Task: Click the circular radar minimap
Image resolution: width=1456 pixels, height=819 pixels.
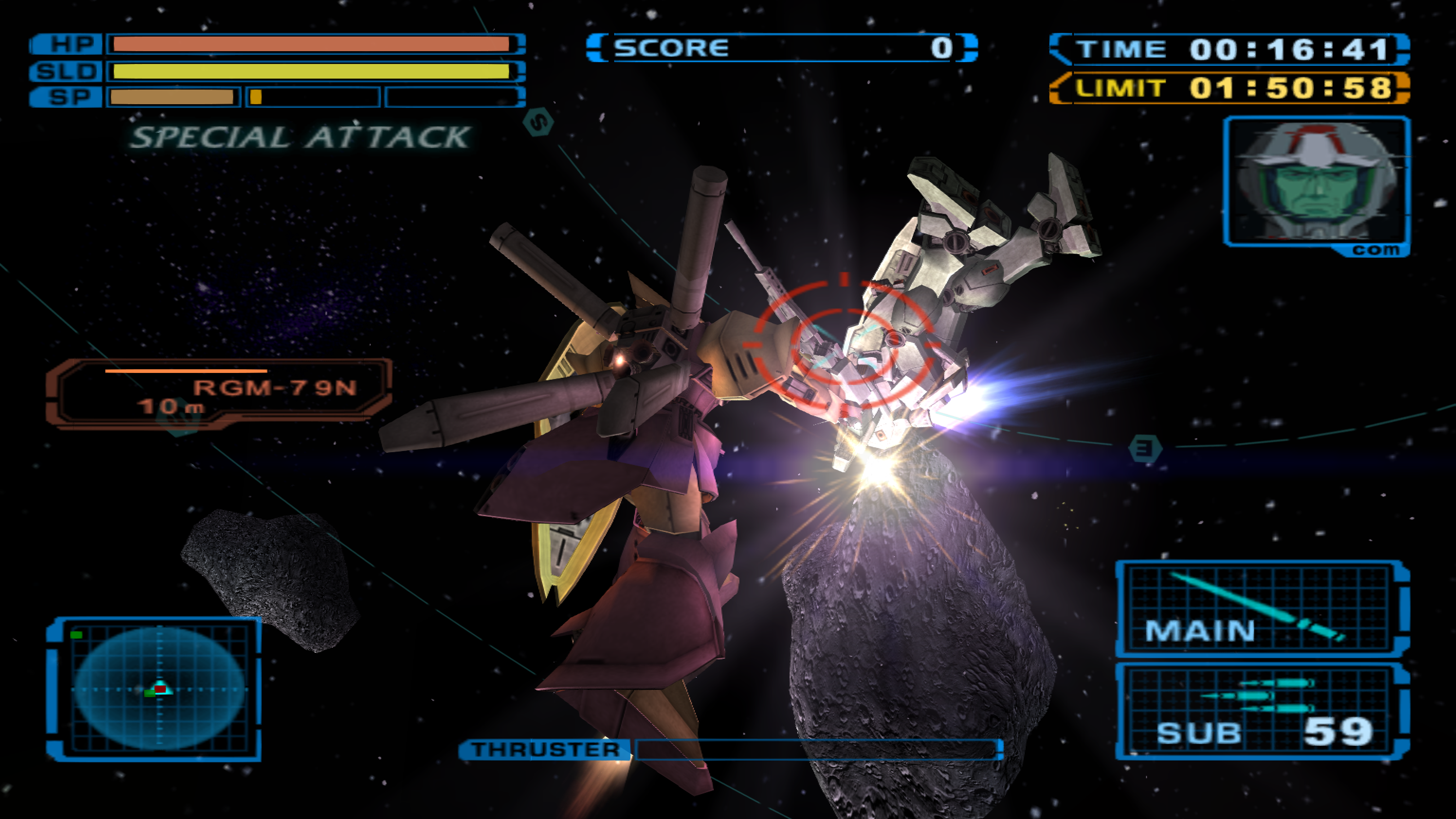Action: click(x=159, y=689)
